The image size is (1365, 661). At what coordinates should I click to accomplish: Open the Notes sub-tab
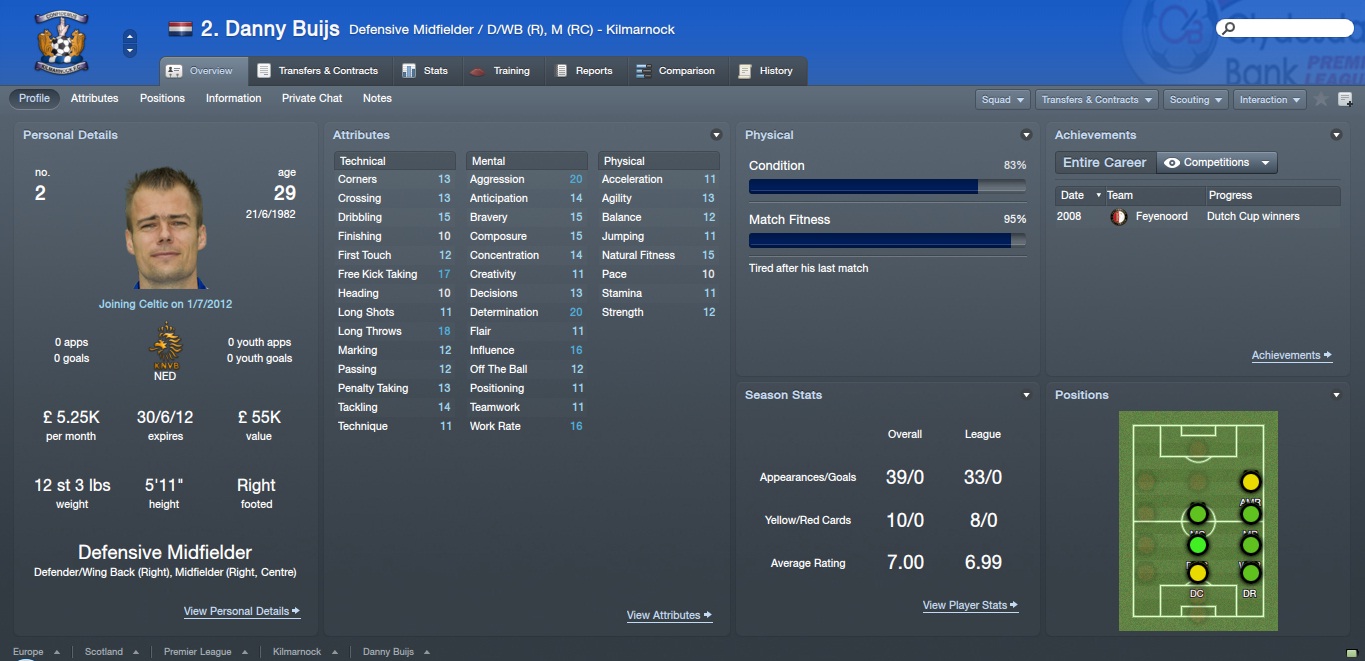[x=377, y=98]
